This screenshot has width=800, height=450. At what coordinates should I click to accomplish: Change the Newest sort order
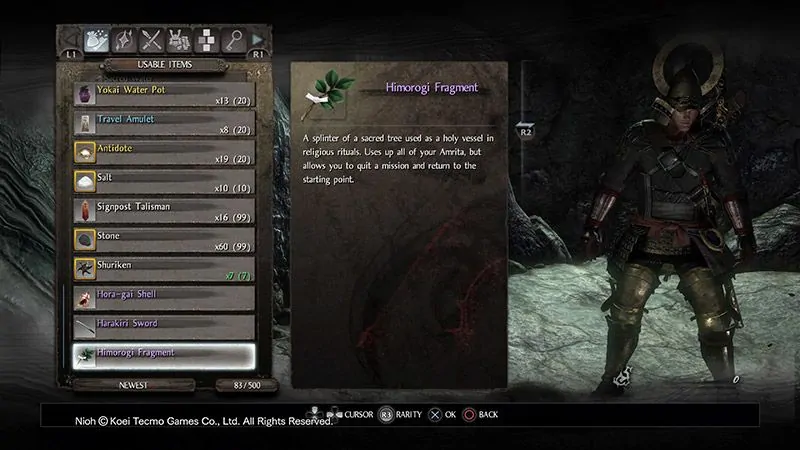pos(119,385)
